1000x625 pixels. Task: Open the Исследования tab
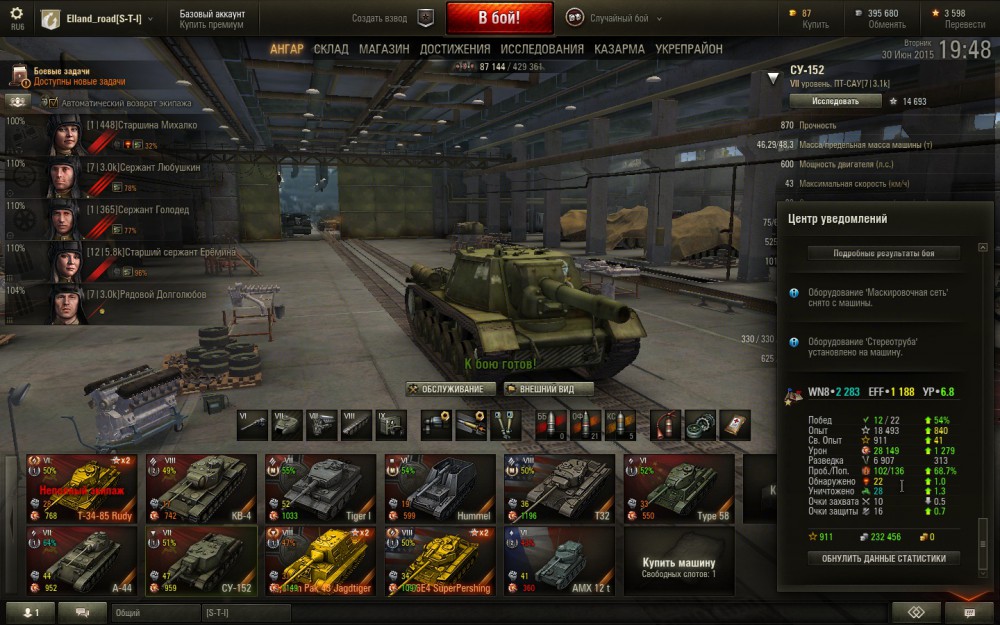click(542, 49)
